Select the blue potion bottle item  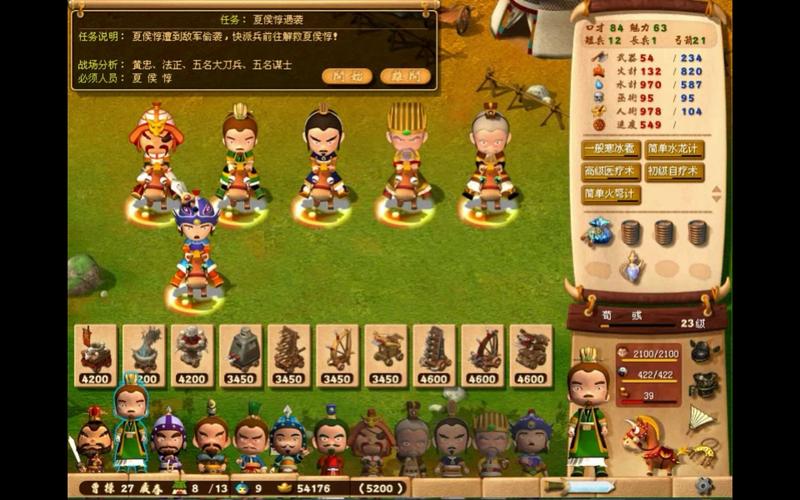[x=631, y=266]
